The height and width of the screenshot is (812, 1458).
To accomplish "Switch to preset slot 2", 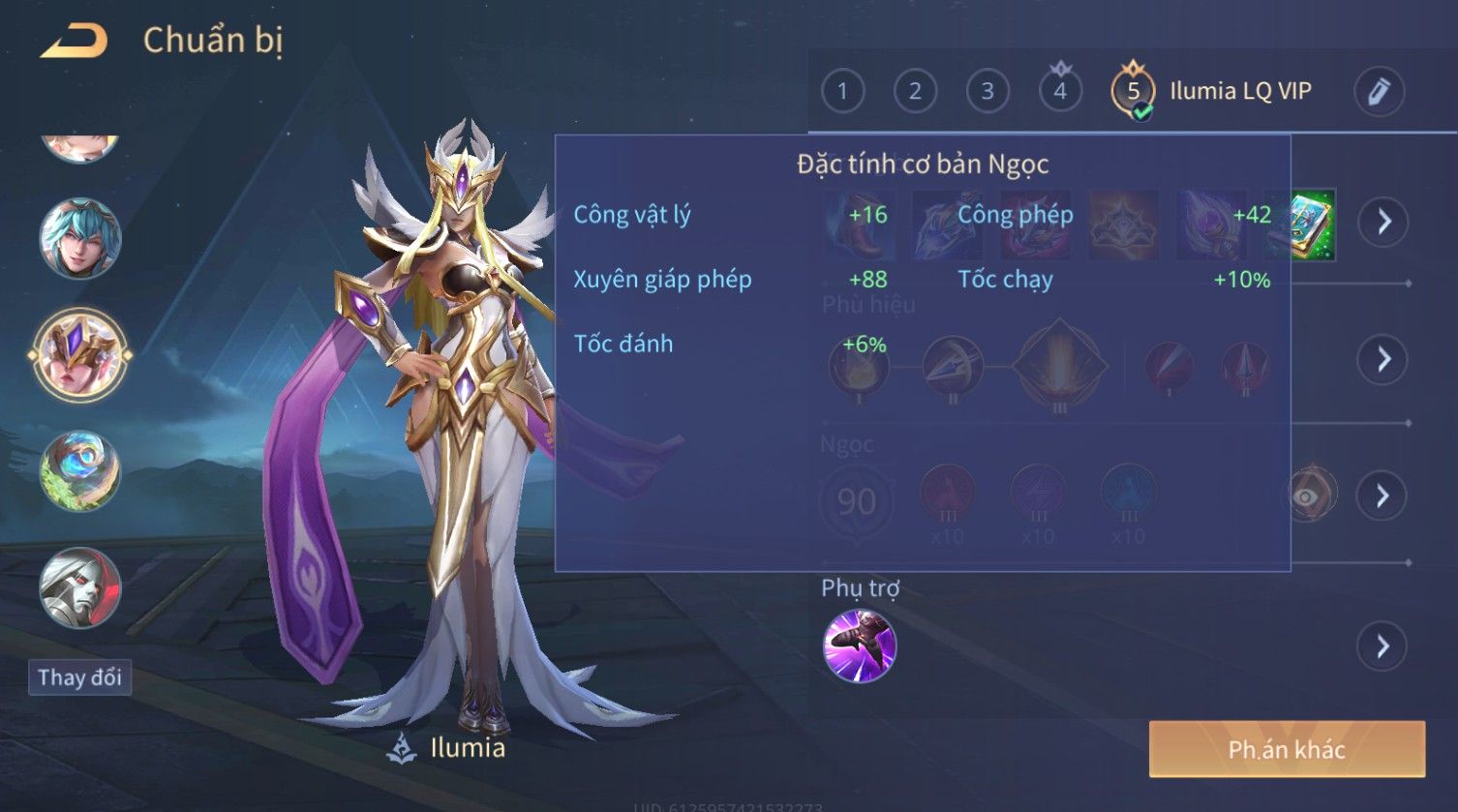I will click(915, 92).
